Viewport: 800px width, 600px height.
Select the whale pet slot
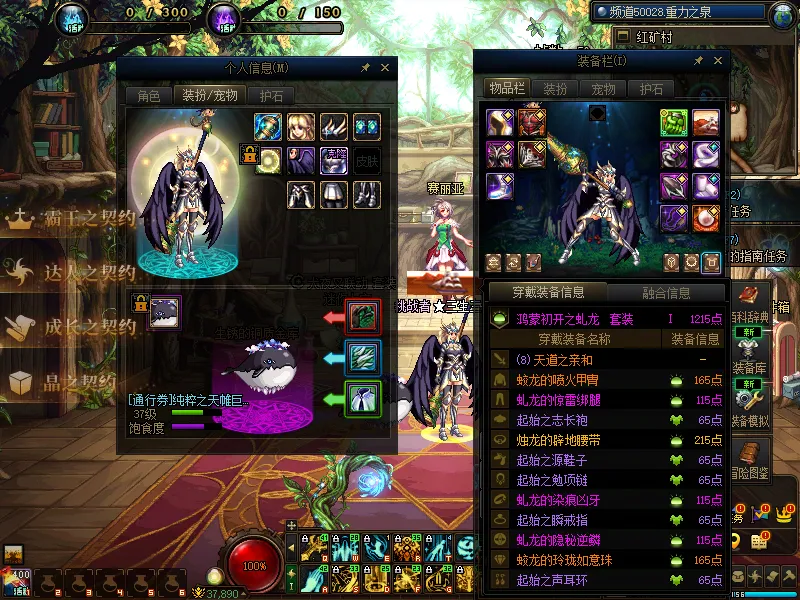pyautogui.click(x=164, y=313)
